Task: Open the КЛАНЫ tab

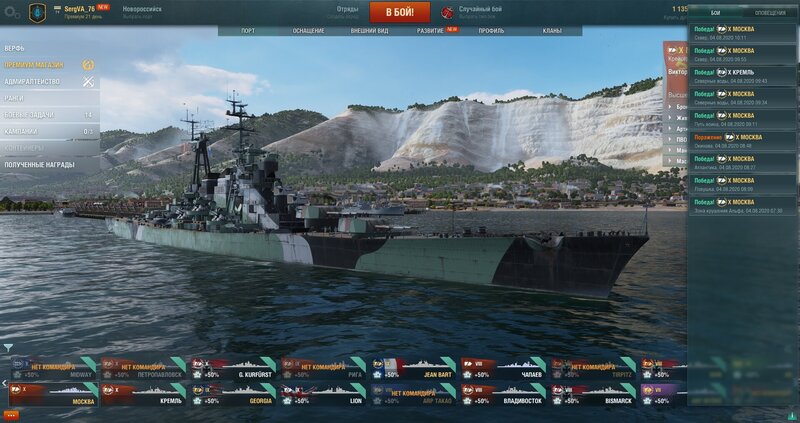Action: coord(552,31)
